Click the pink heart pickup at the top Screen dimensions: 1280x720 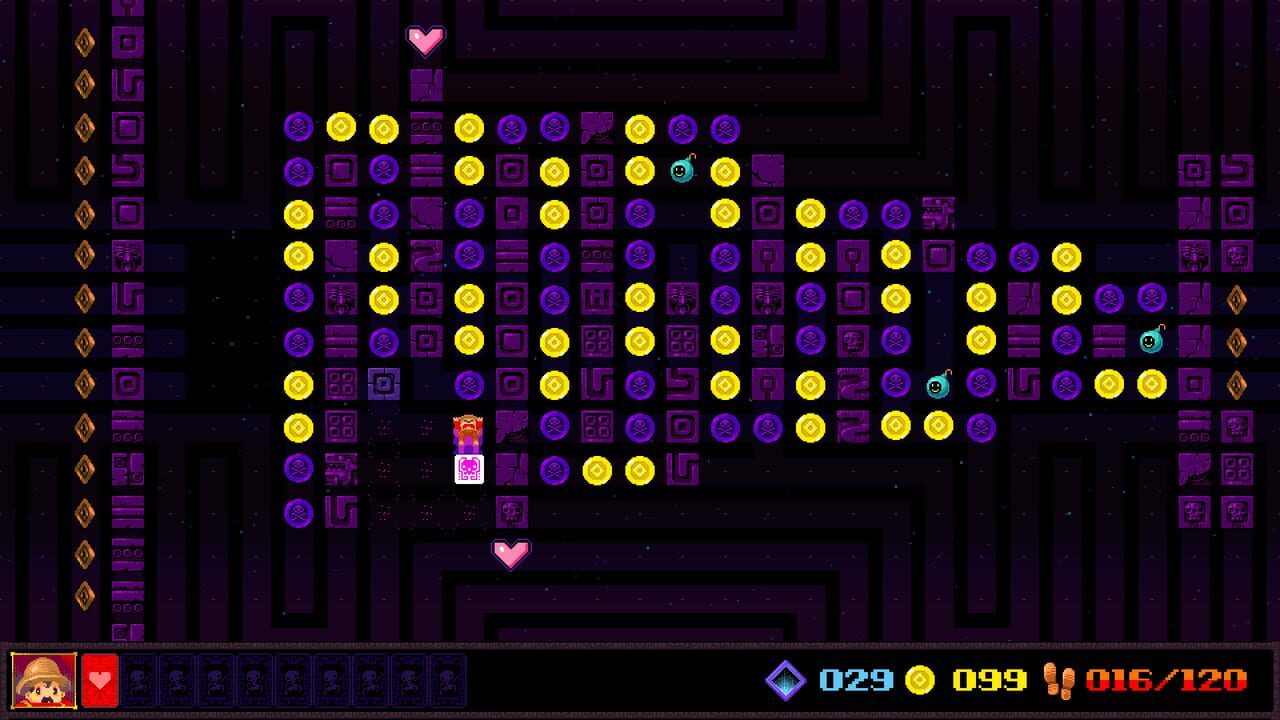[426, 40]
